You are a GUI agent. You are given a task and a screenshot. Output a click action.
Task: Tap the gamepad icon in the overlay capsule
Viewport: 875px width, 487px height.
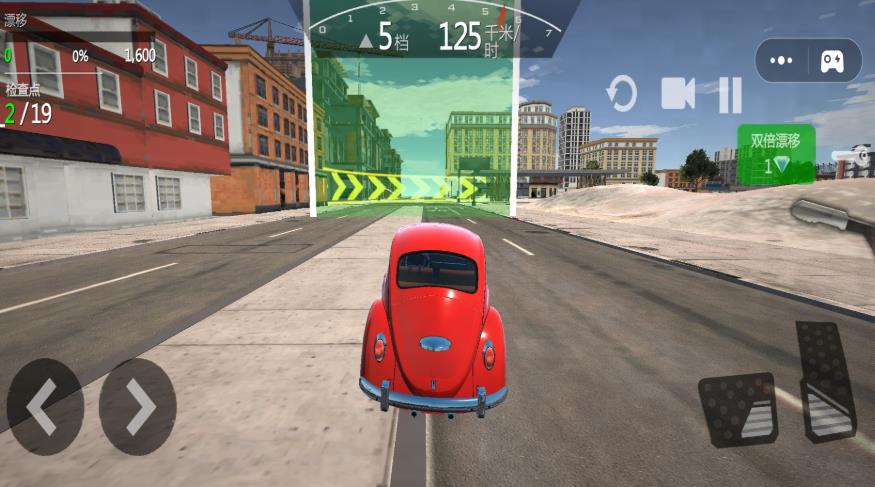click(x=832, y=61)
